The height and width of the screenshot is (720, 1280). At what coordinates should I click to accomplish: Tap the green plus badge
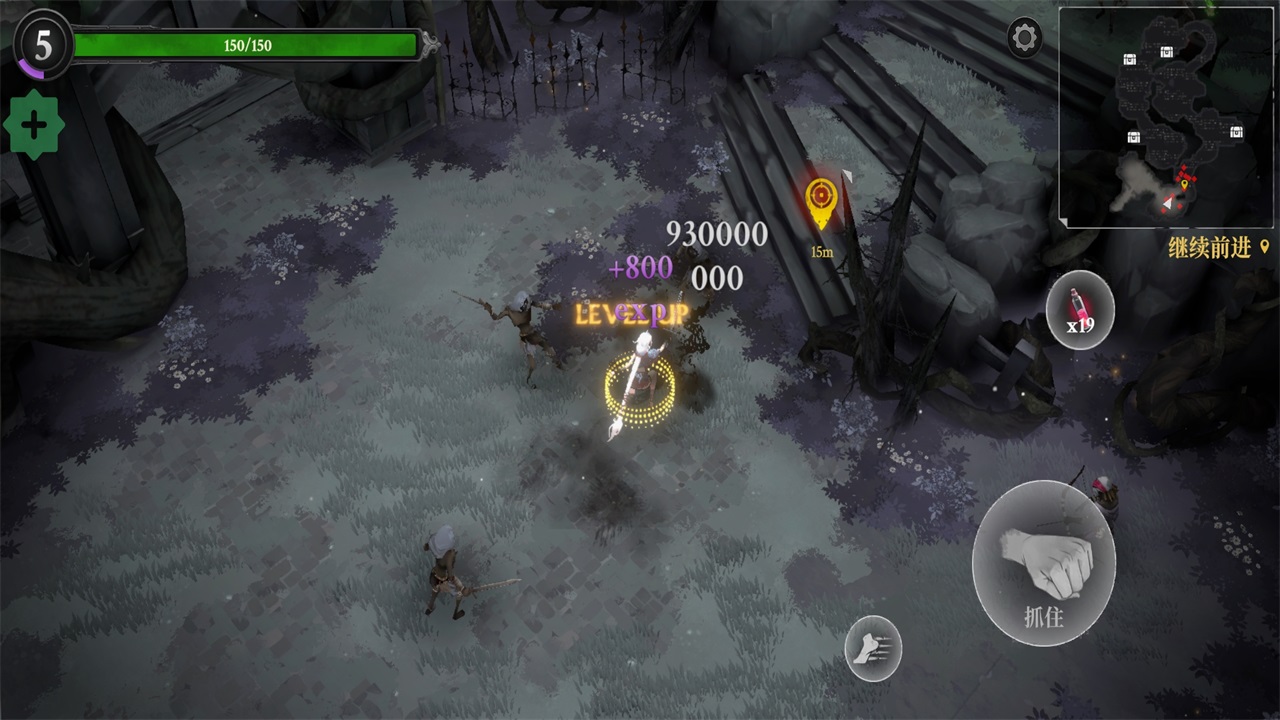pos(34,125)
